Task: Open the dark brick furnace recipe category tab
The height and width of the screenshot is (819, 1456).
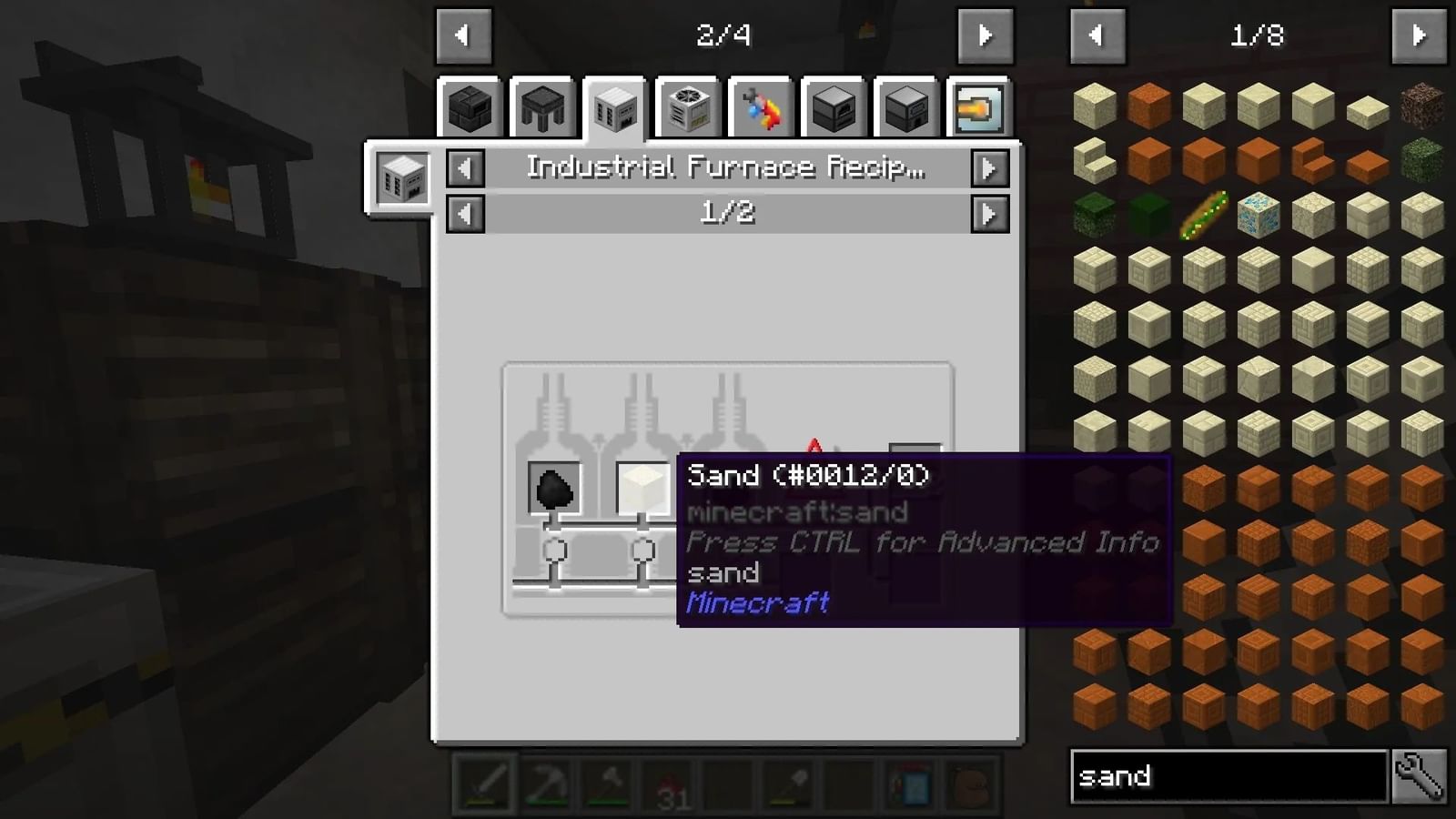Action: click(x=470, y=107)
